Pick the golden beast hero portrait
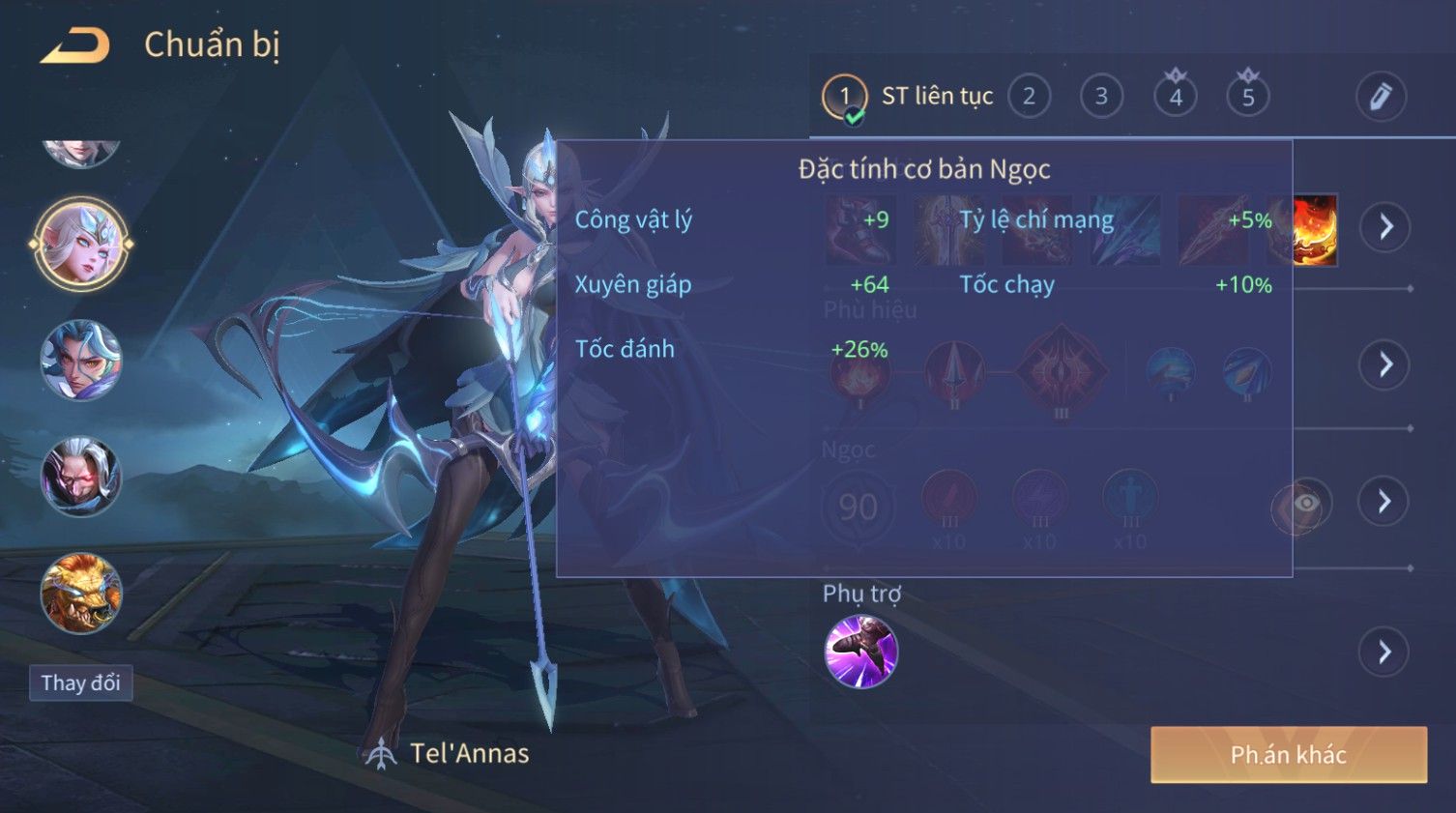1456x813 pixels. click(81, 593)
